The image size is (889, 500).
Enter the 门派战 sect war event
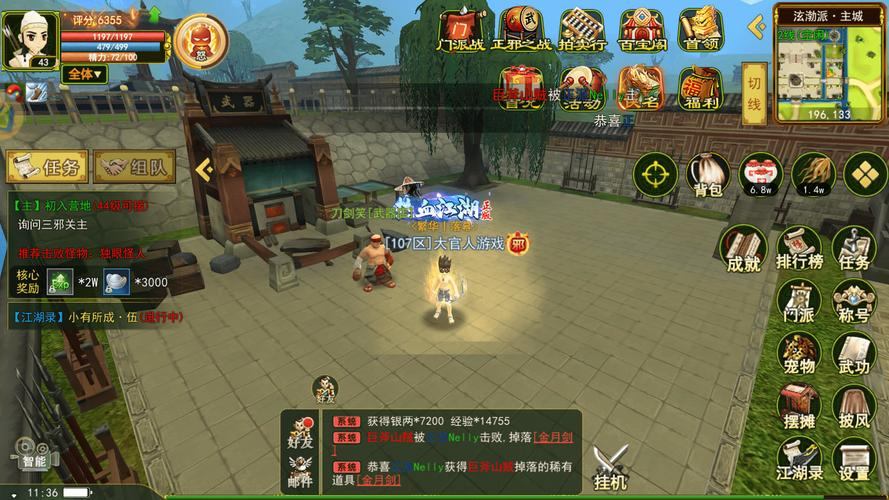pos(461,31)
